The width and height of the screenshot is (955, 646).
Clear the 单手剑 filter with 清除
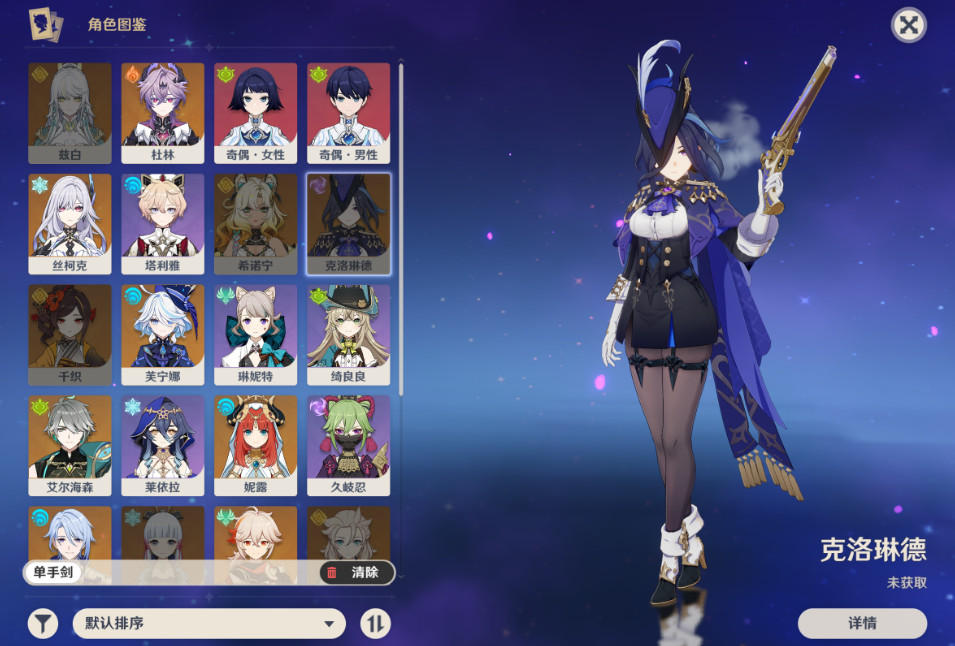pos(356,572)
